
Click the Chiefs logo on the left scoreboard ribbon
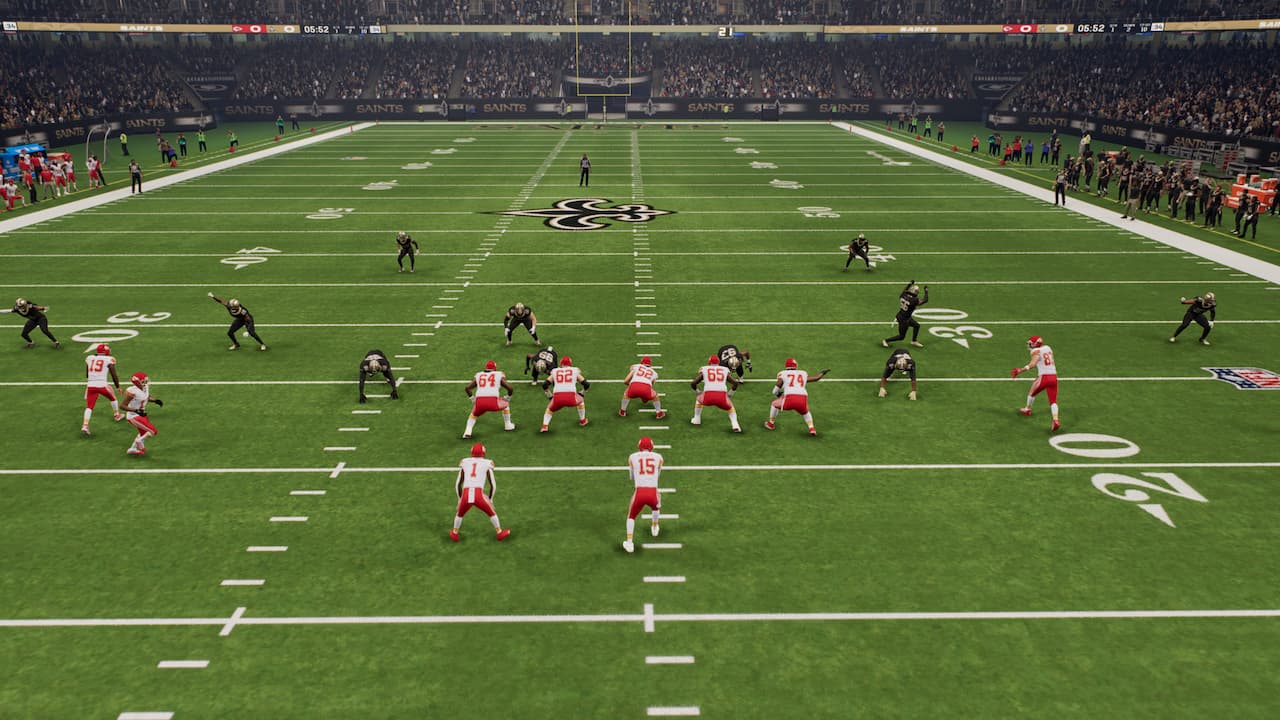pos(237,29)
